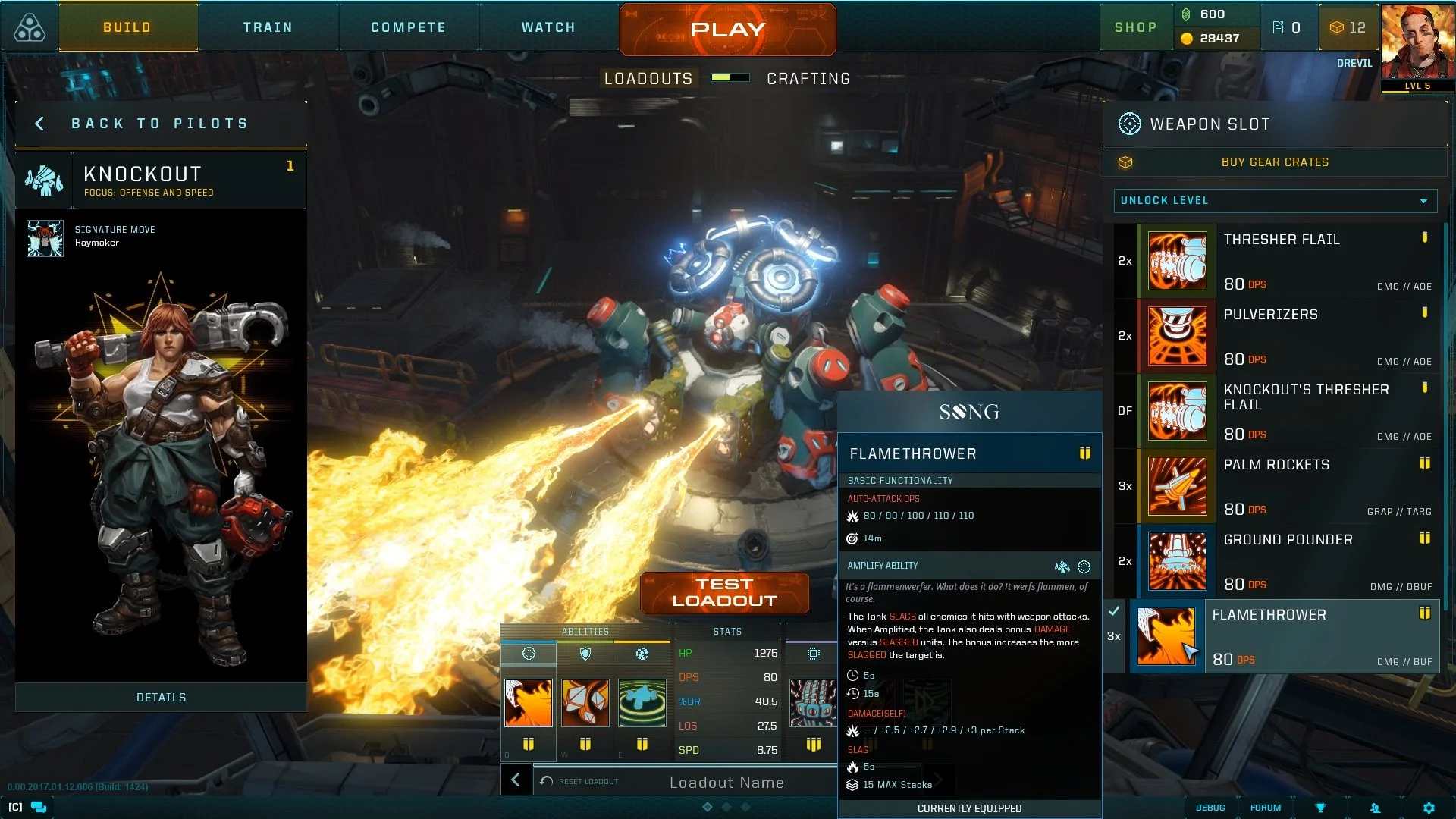Screen dimensions: 1456x819
Task: Go back to pilots
Action: pos(159,124)
